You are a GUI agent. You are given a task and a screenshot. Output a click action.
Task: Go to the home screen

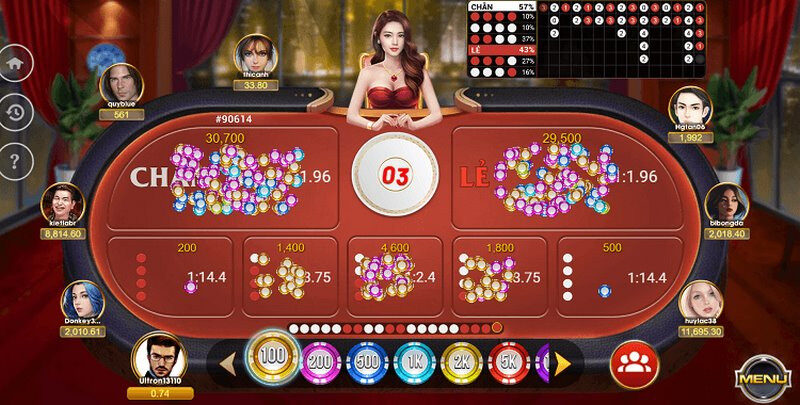14,62
